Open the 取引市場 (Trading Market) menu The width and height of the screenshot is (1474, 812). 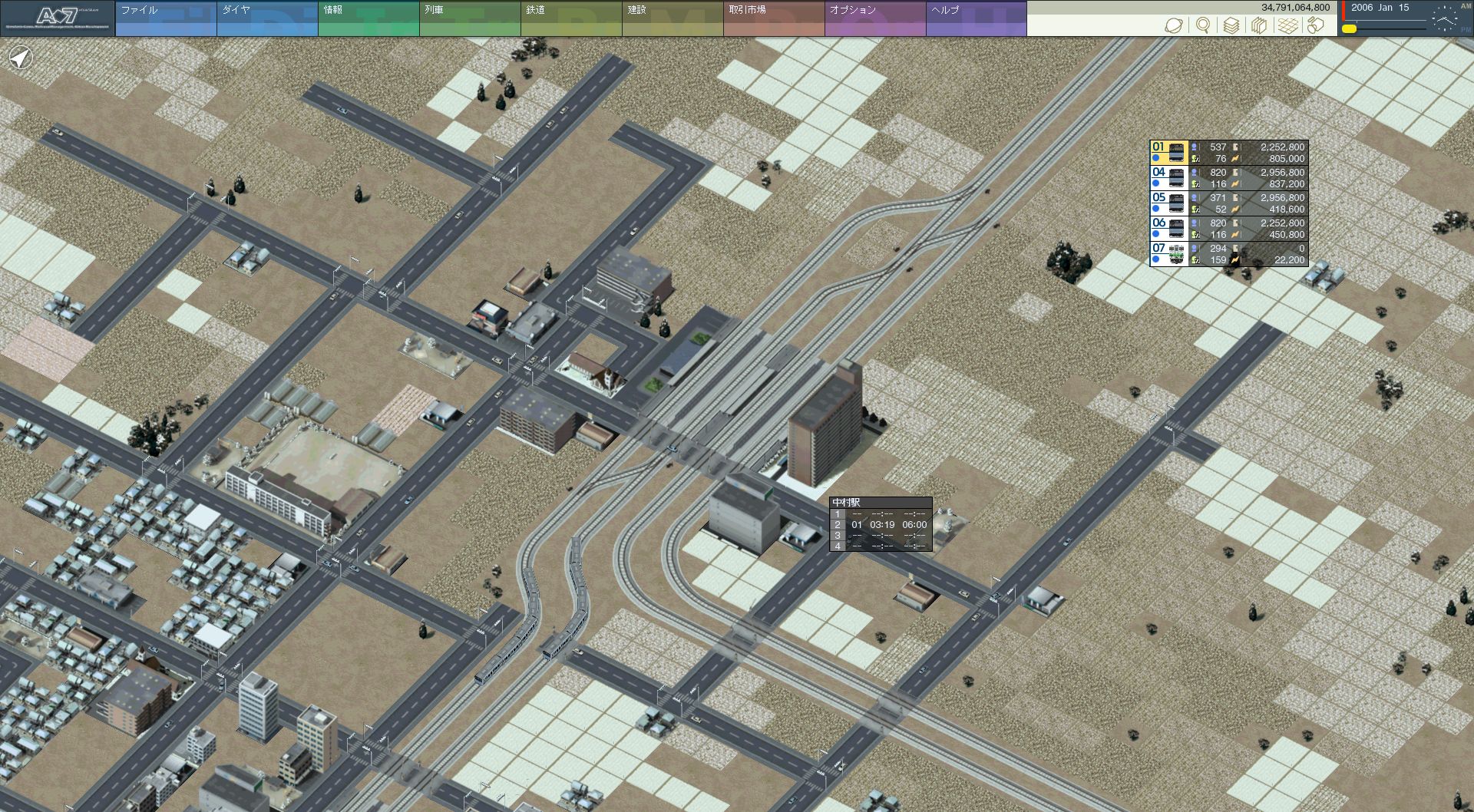point(773,18)
